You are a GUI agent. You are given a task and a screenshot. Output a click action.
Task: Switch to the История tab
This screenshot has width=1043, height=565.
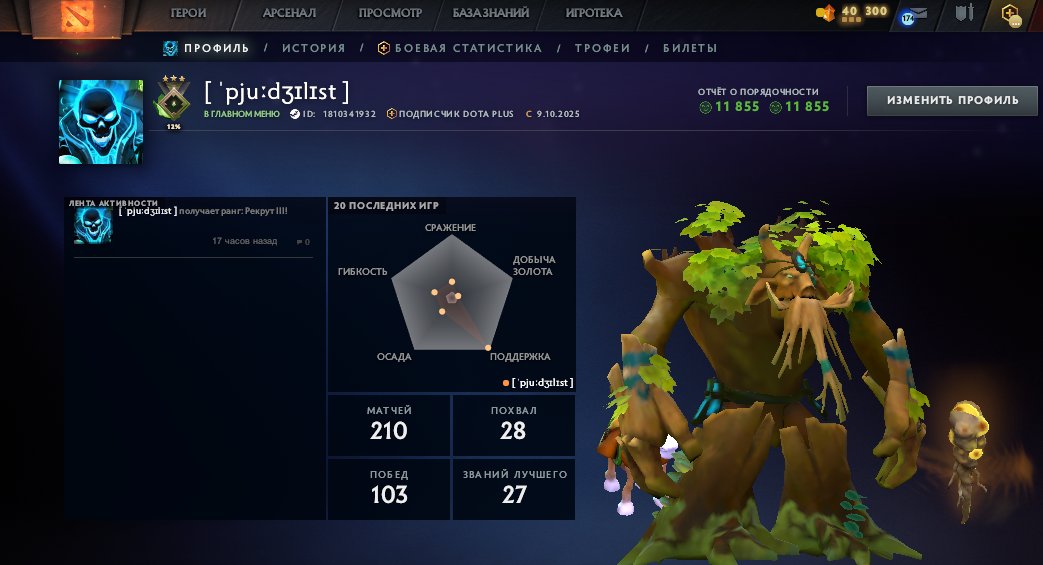pos(313,48)
